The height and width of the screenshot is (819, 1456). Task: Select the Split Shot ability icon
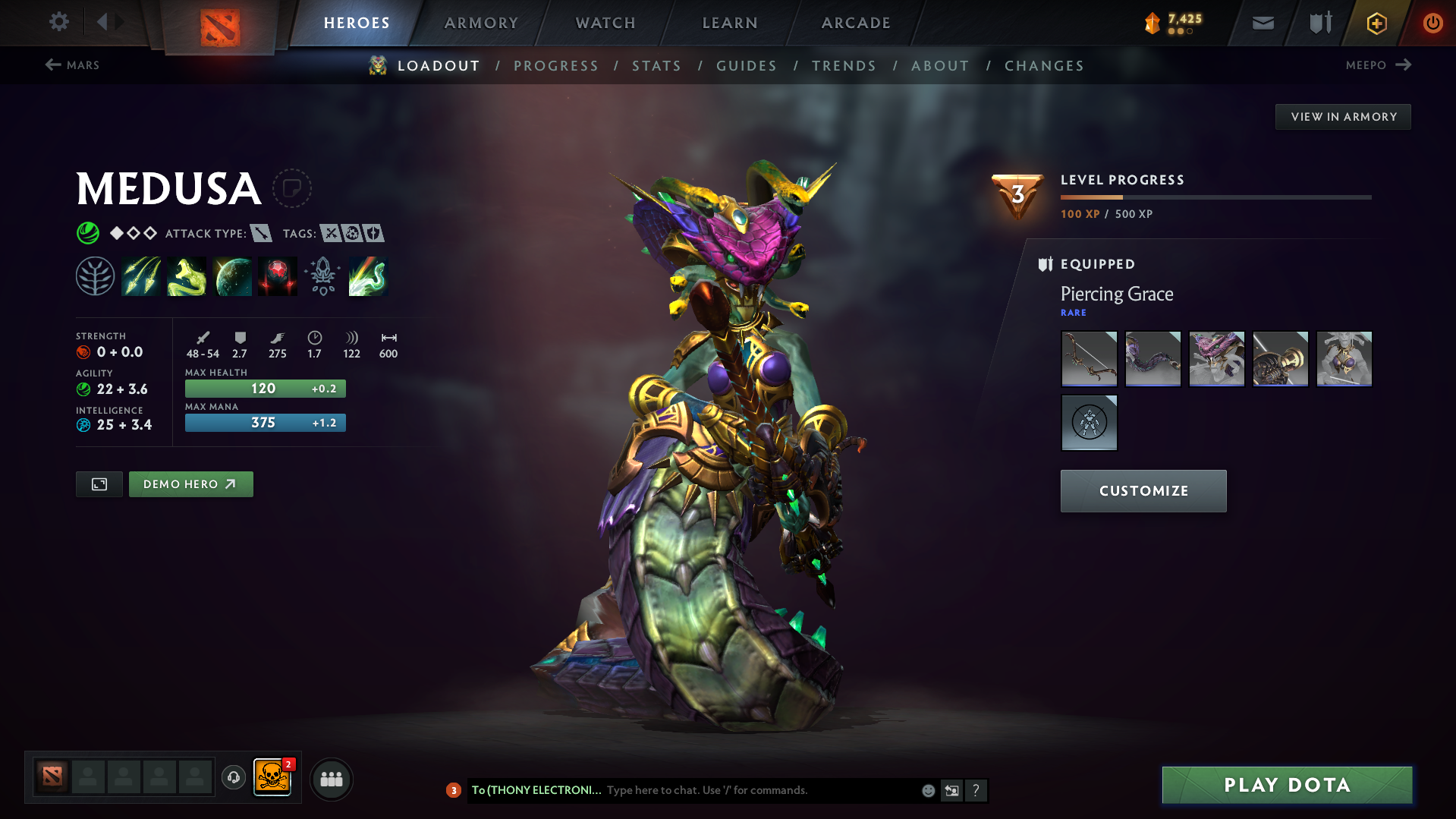point(141,275)
